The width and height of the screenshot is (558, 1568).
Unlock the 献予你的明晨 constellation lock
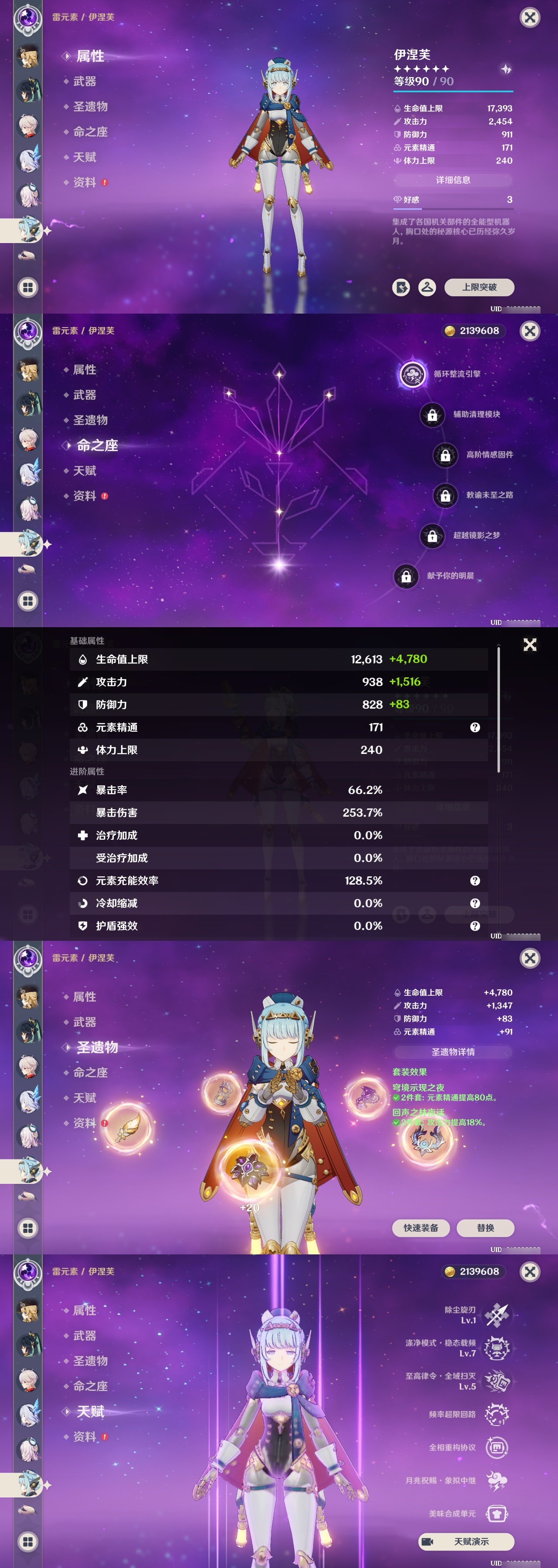(x=407, y=575)
